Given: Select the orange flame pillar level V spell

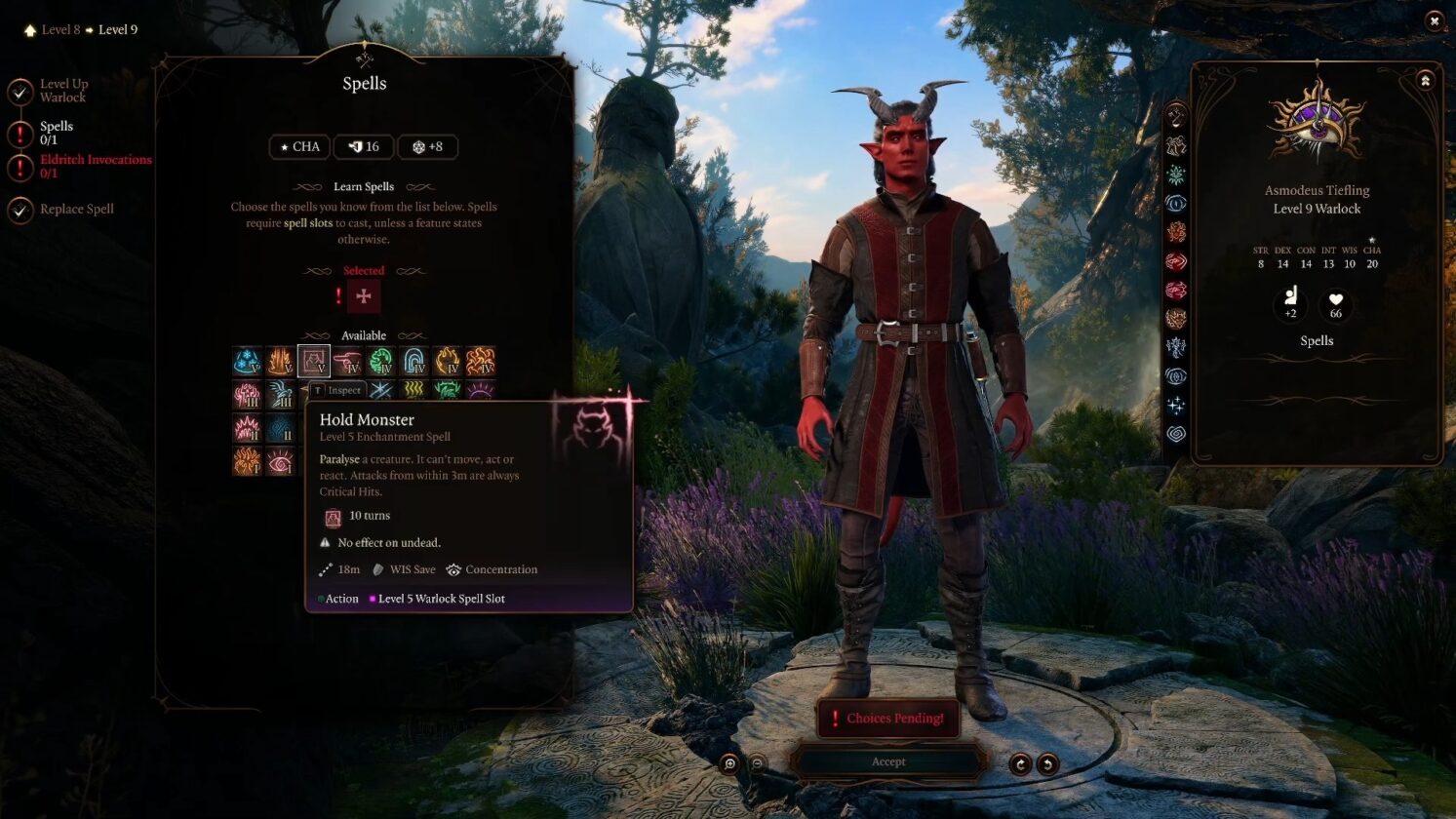Looking at the screenshot, I should coord(280,362).
